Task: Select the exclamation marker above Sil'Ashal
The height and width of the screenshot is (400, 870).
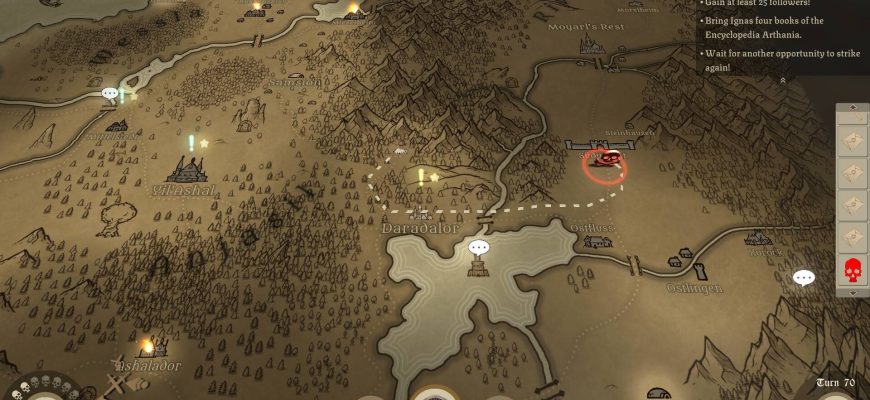Action: [190, 143]
